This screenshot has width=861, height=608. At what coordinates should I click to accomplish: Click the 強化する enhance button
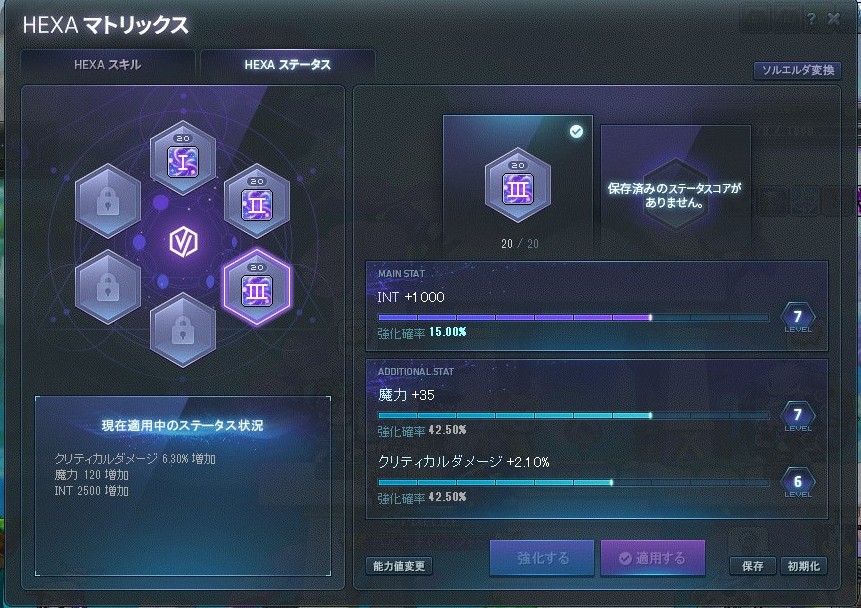coord(542,558)
